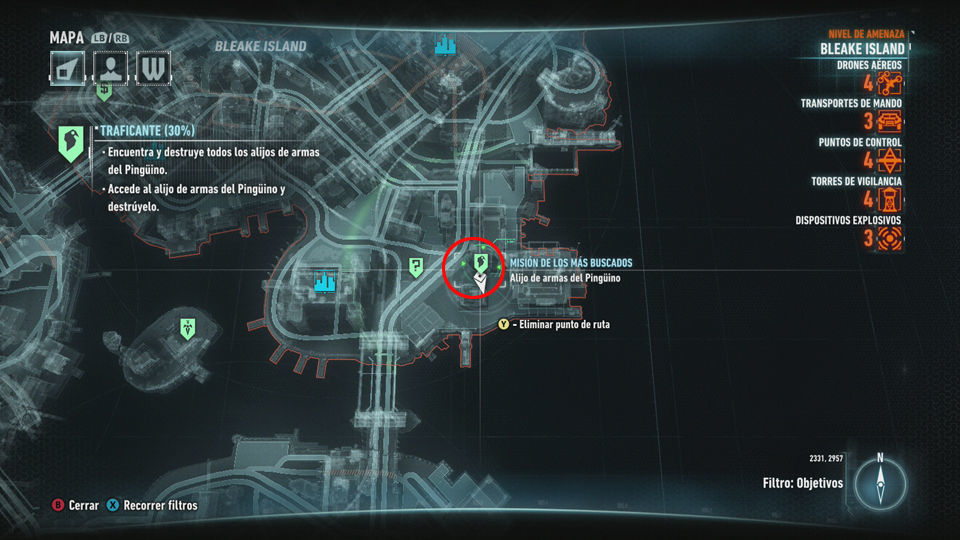Click the Penguin weapon cache map marker
The width and height of the screenshot is (960, 540).
pos(481,263)
